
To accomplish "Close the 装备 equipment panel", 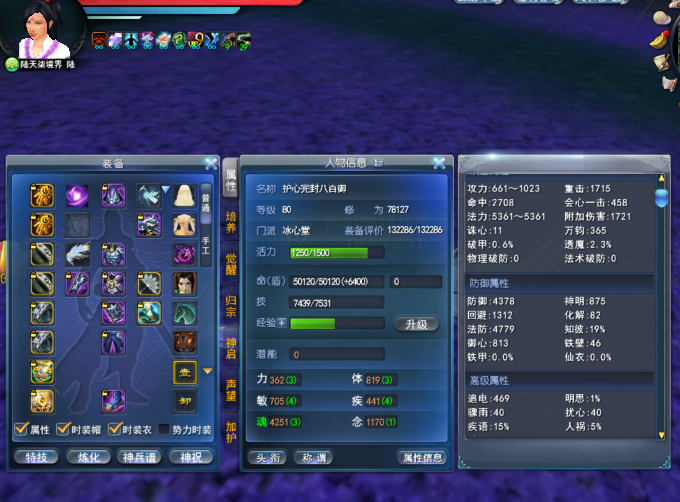I will pyautogui.click(x=211, y=164).
